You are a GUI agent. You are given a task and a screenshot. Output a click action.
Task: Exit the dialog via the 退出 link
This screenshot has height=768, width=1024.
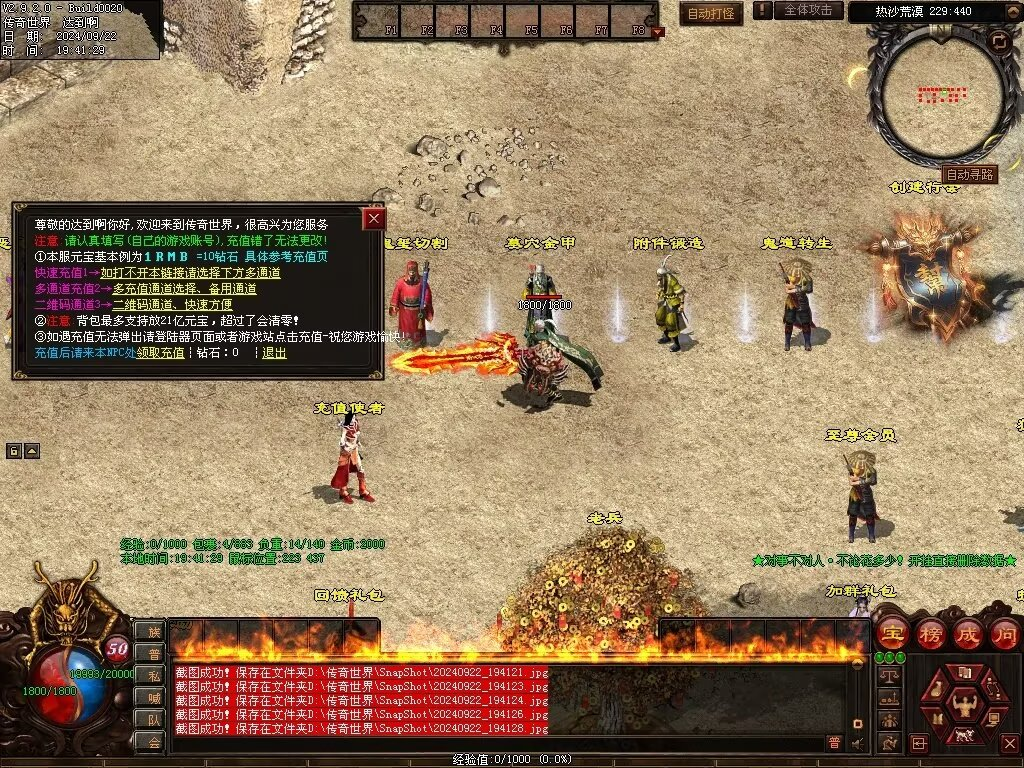pyautogui.click(x=273, y=353)
